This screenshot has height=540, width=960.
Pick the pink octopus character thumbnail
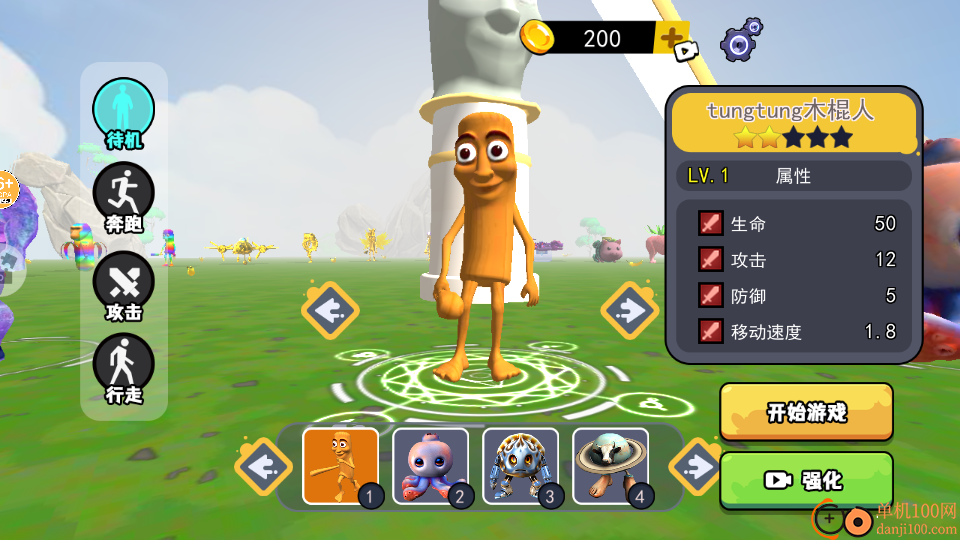(x=431, y=466)
